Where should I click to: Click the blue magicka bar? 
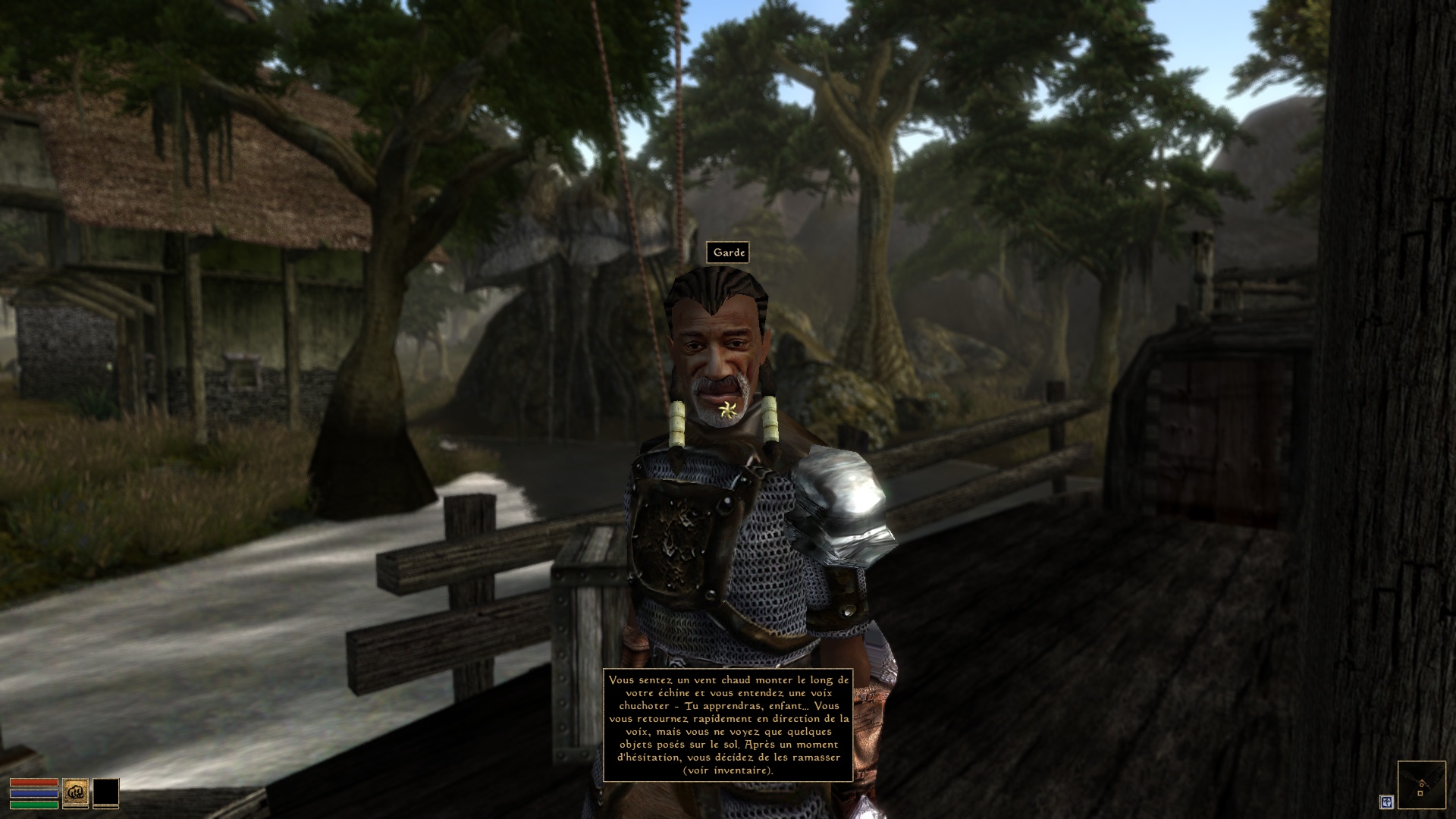pos(34,793)
